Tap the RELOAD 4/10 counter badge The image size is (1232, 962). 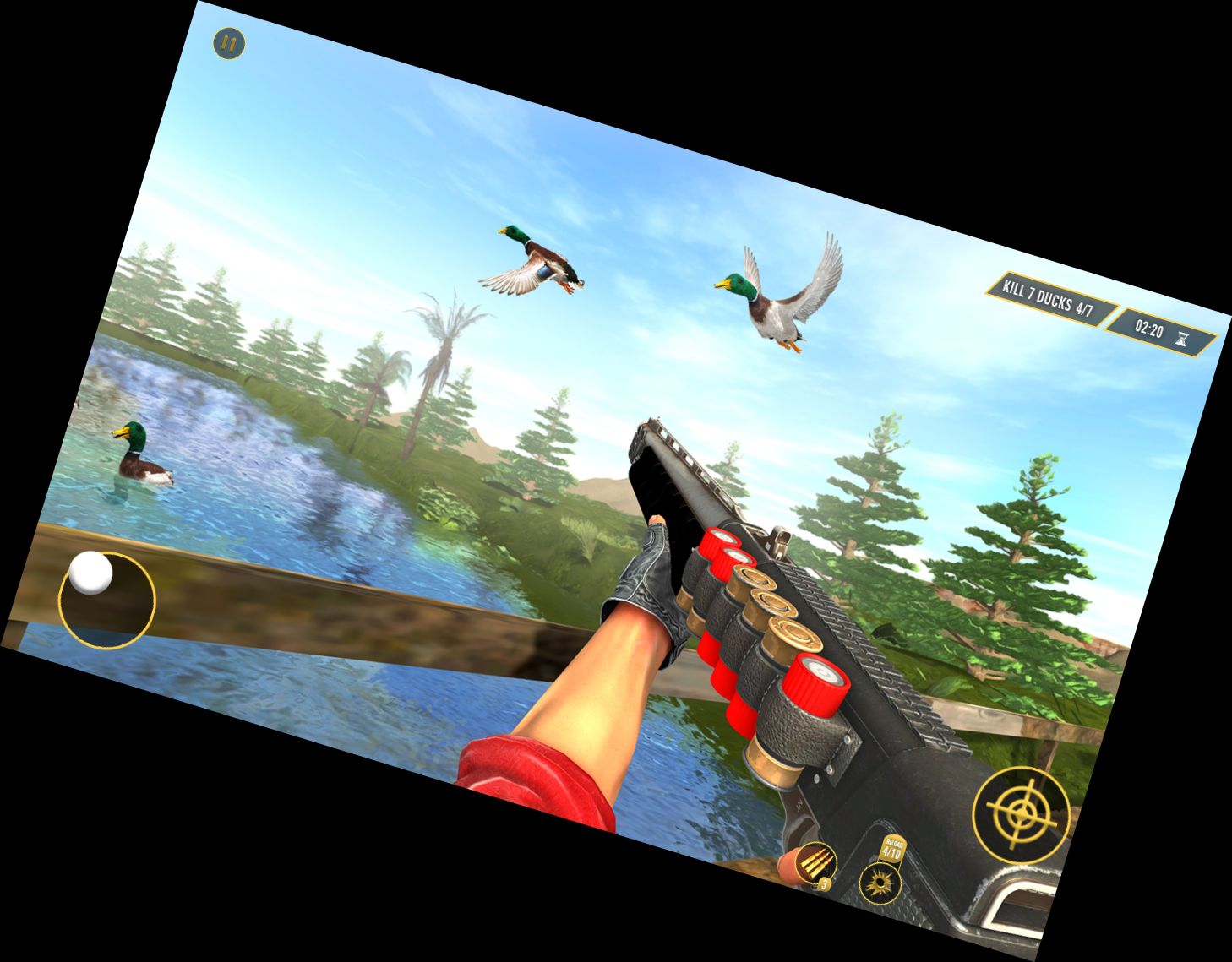point(891,849)
